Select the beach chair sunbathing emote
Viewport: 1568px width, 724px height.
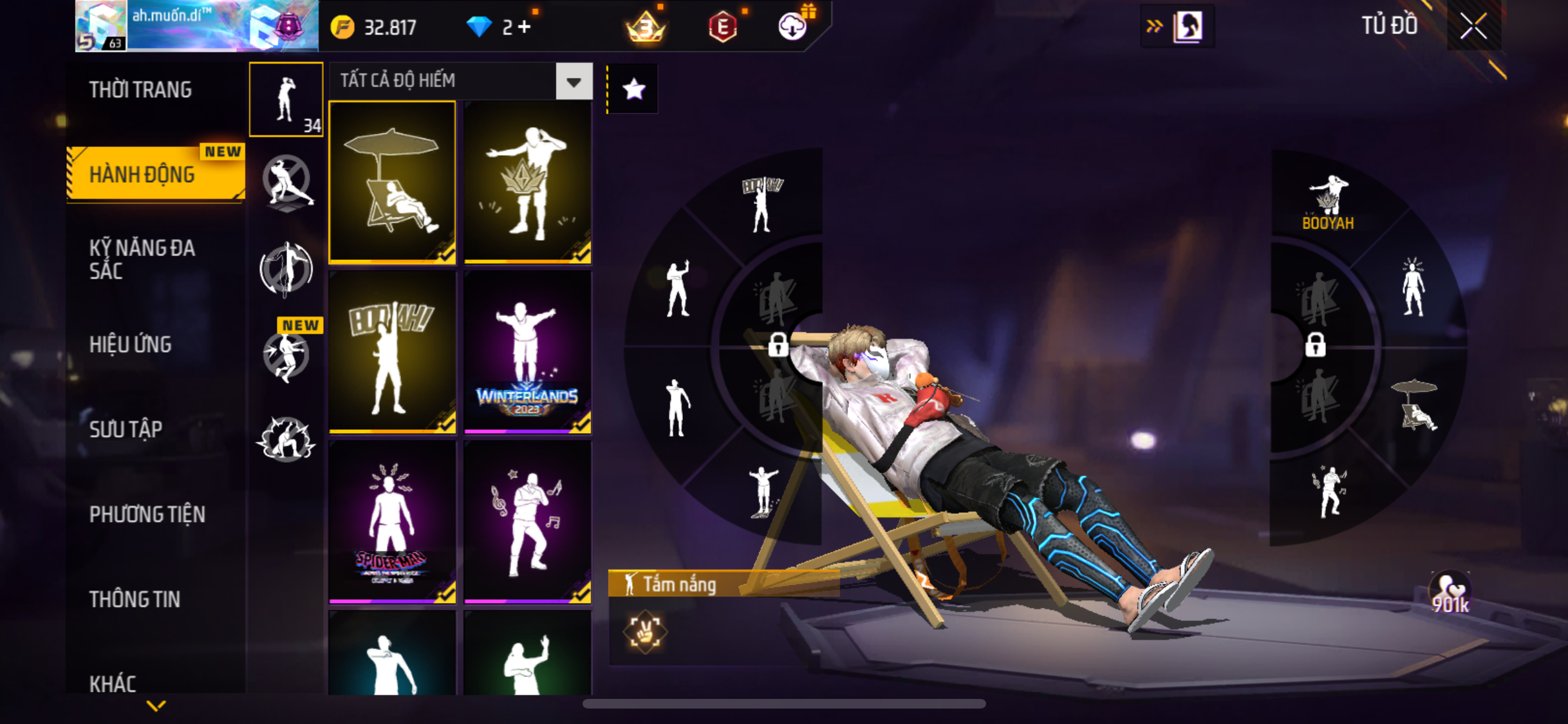coord(392,182)
